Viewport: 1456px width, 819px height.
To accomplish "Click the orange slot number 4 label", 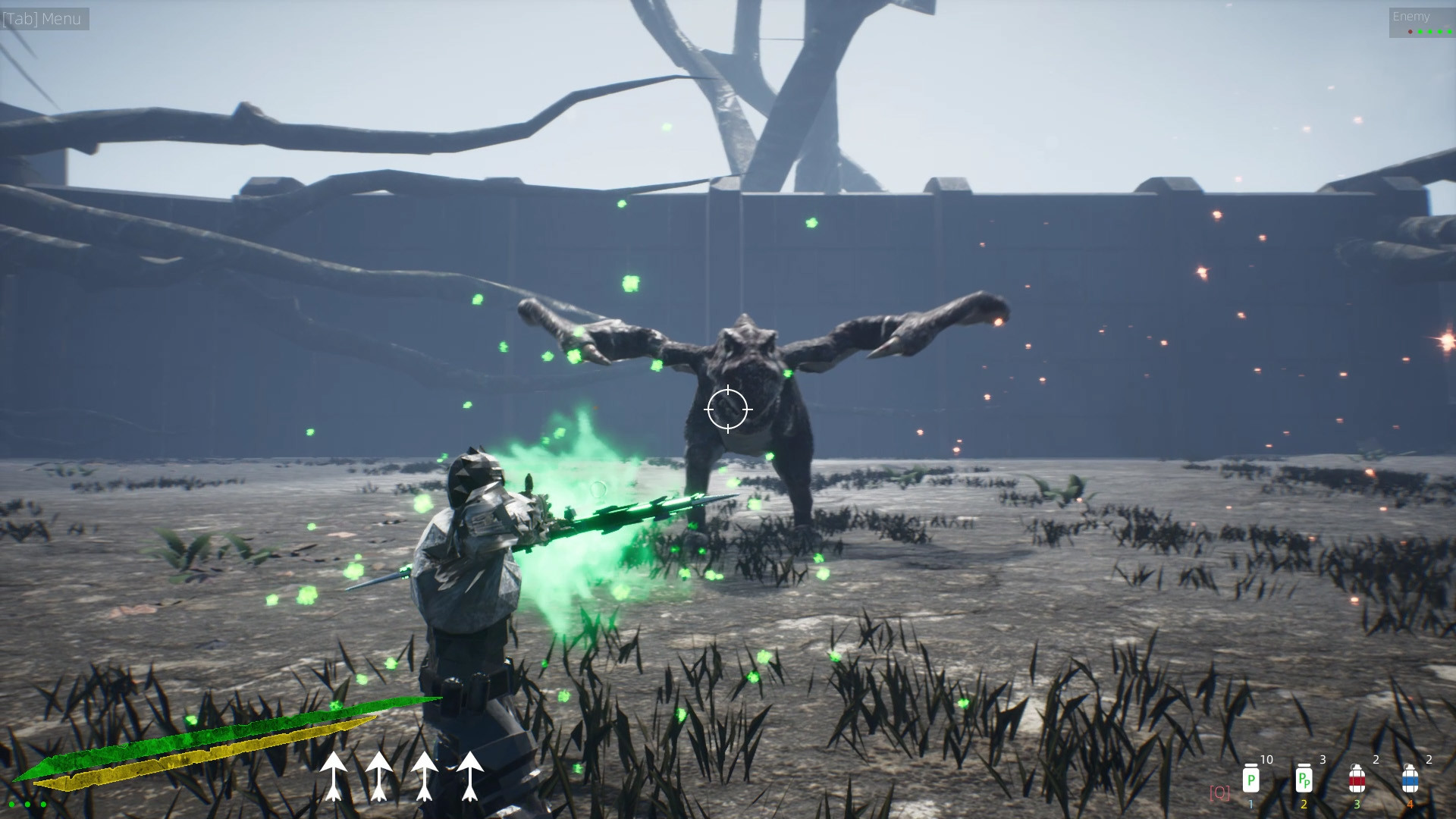I will tap(1410, 804).
